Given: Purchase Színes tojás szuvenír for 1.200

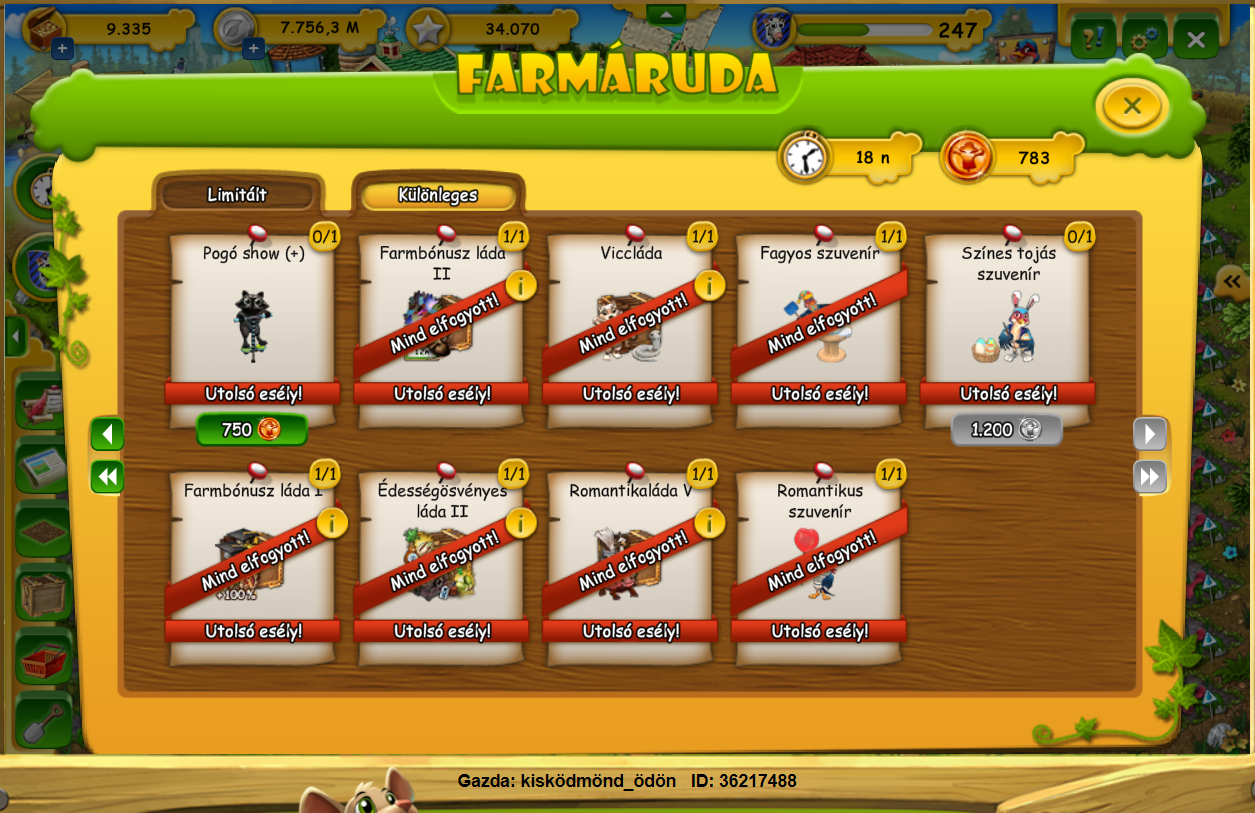Looking at the screenshot, I should click(1006, 430).
